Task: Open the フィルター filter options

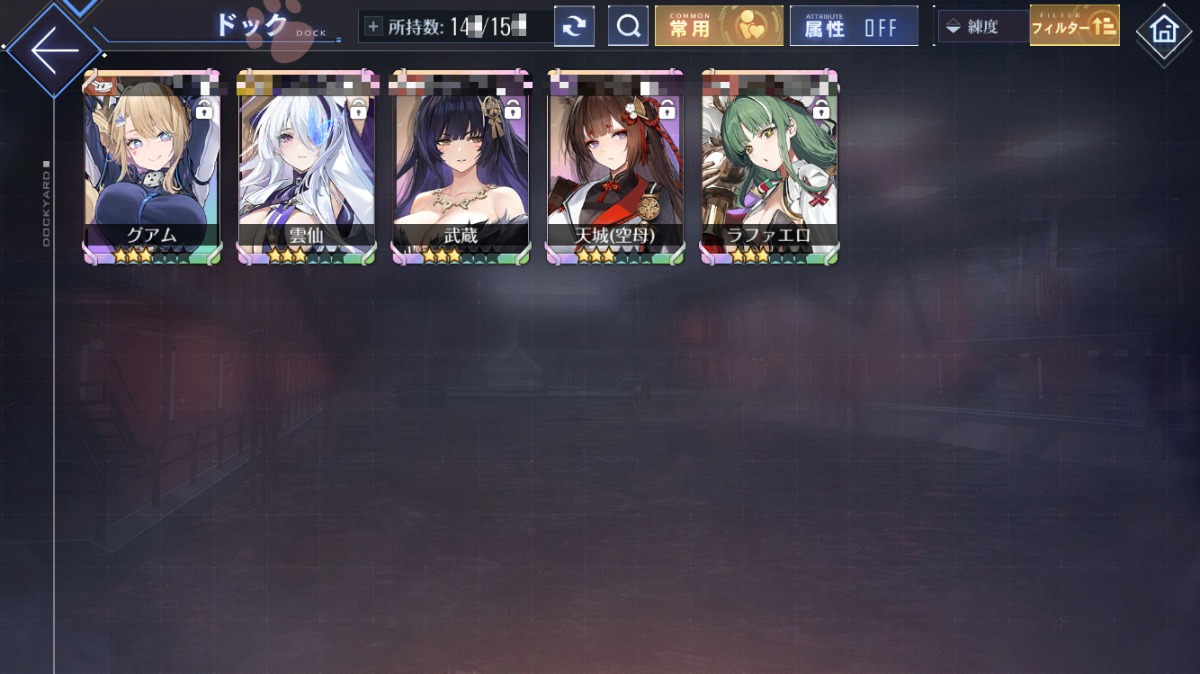Action: click(1074, 27)
